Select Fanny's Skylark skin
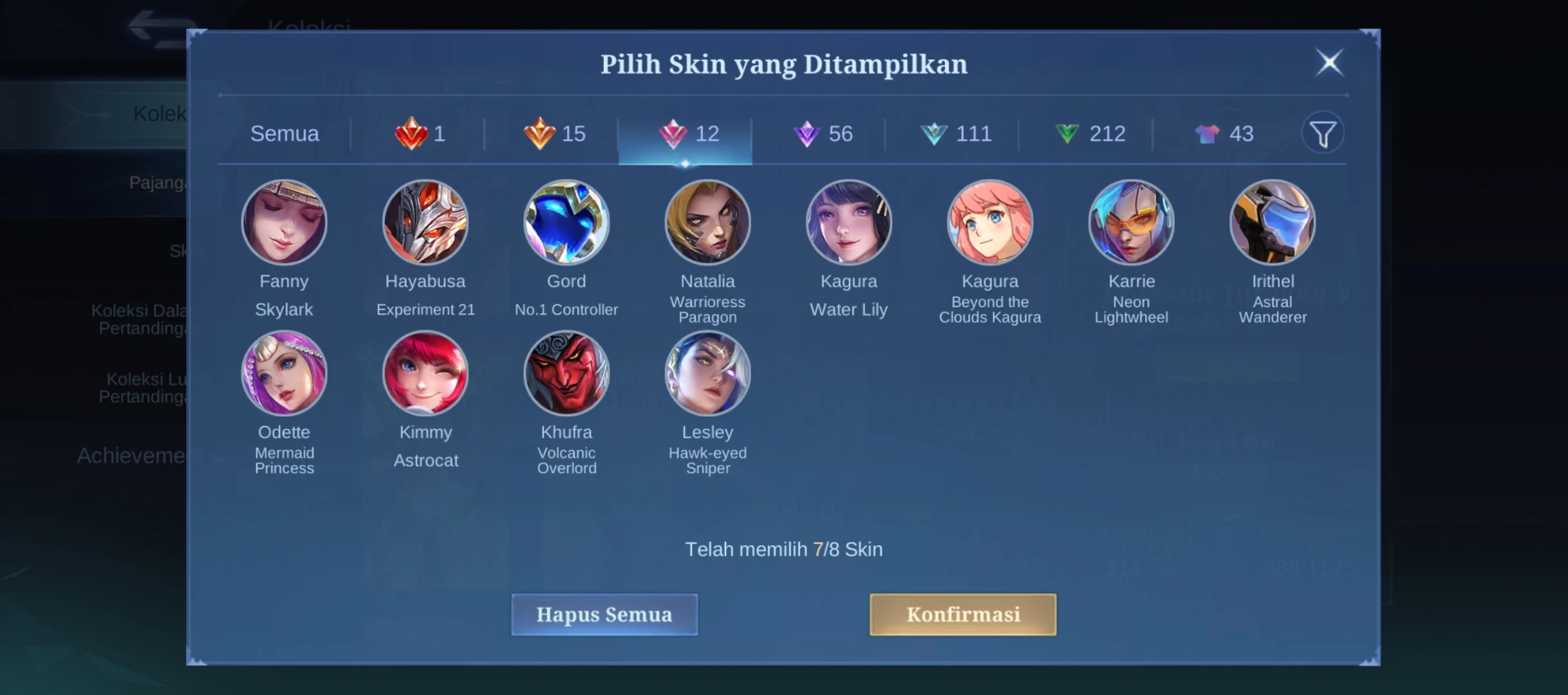The height and width of the screenshot is (695, 1568). point(284,223)
